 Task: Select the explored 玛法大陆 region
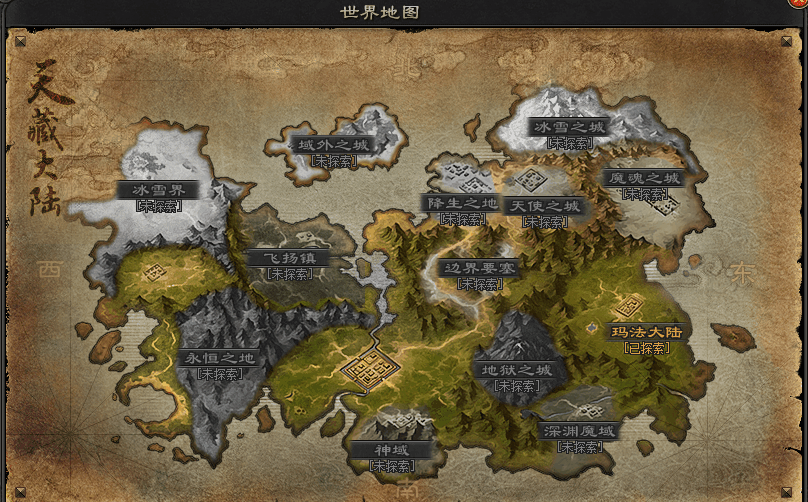point(645,332)
